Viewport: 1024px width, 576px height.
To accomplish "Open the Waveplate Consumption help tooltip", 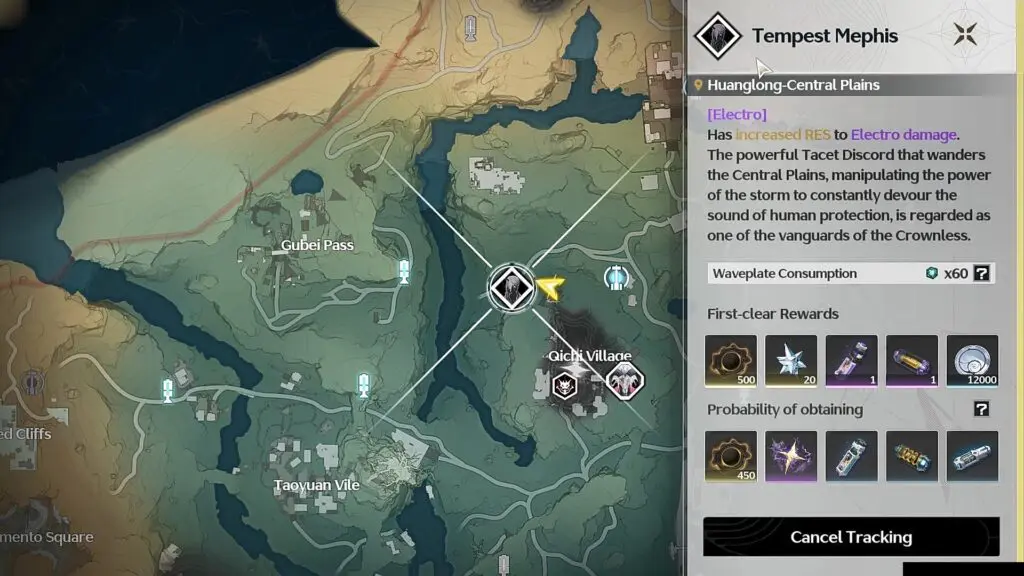I will pyautogui.click(x=982, y=273).
